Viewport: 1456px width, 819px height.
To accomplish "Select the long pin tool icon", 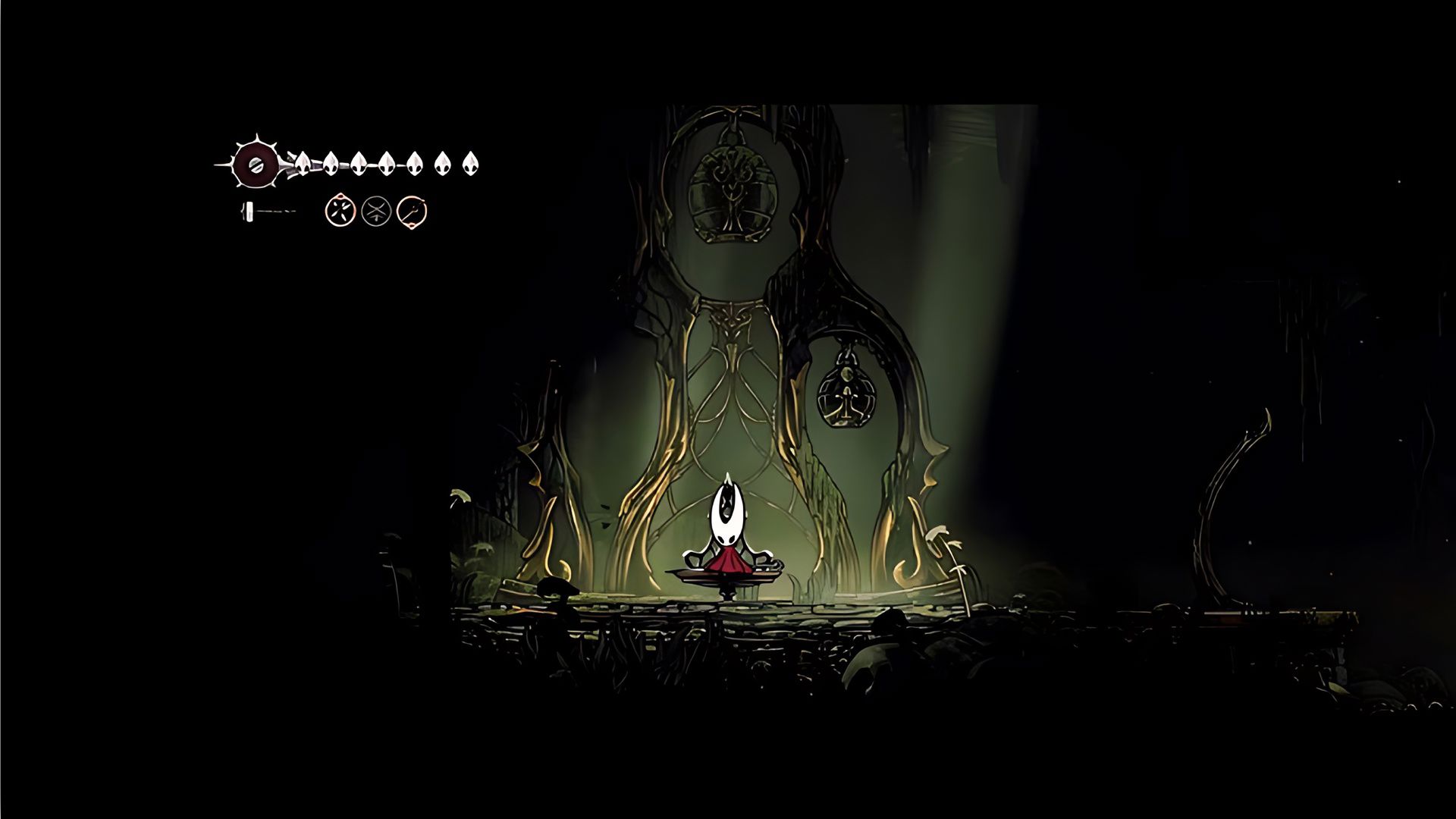I will [412, 211].
